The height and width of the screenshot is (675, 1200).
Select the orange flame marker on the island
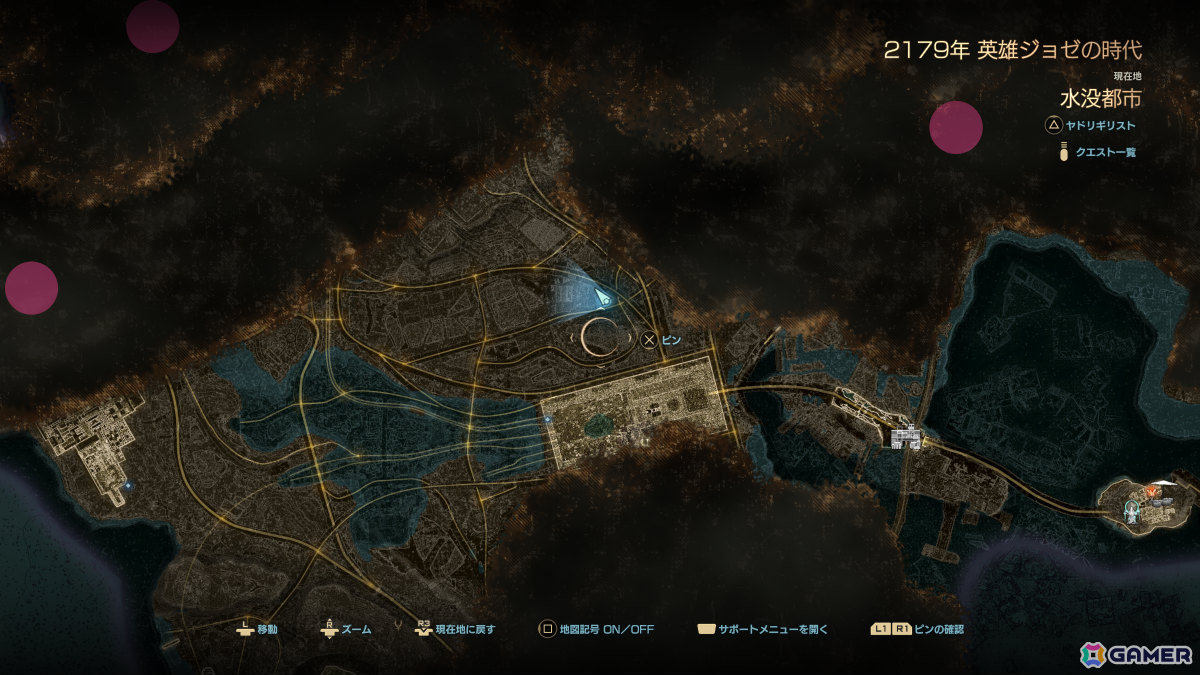pos(1153,493)
